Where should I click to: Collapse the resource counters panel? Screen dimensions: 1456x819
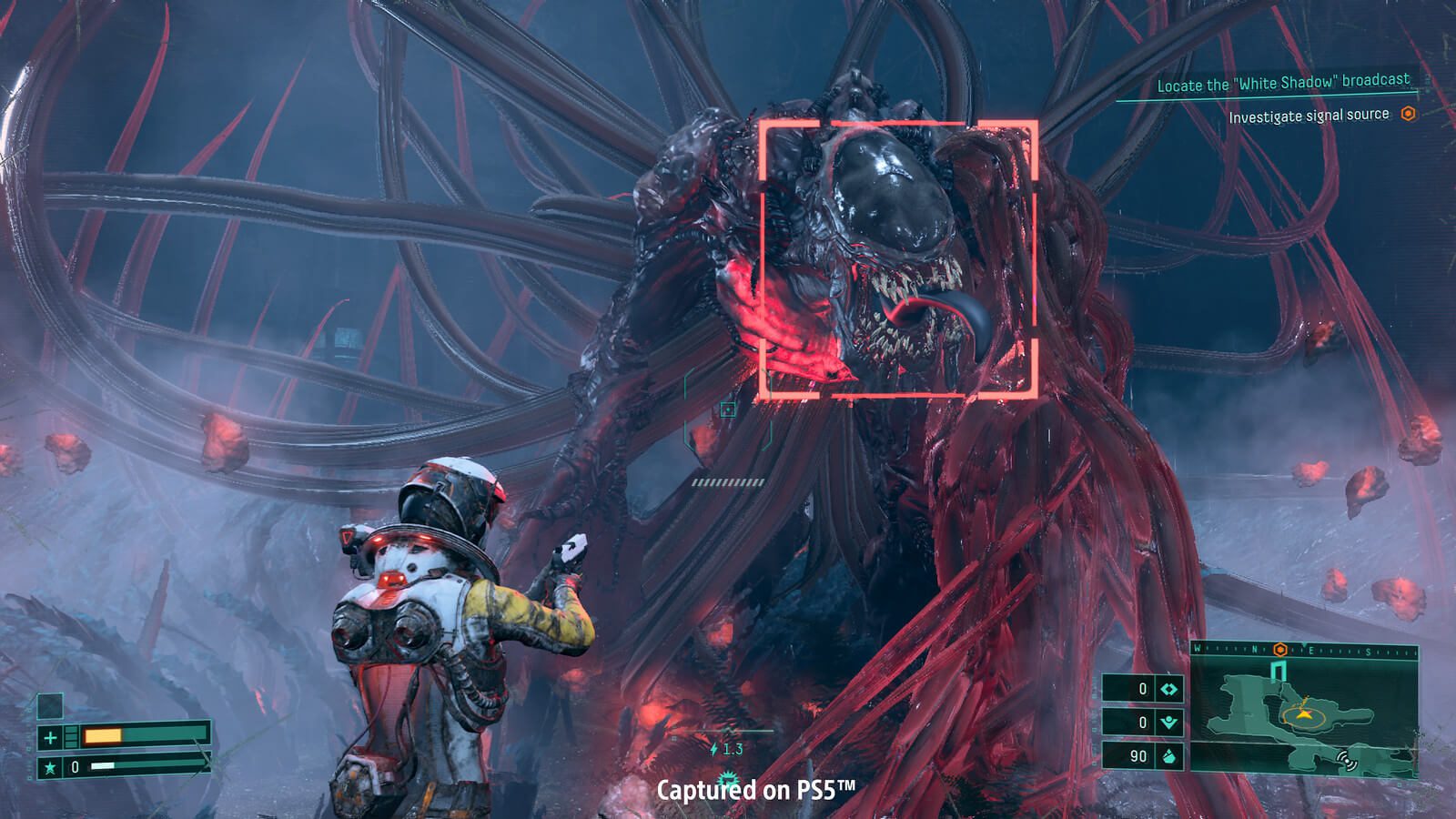coord(1142,723)
